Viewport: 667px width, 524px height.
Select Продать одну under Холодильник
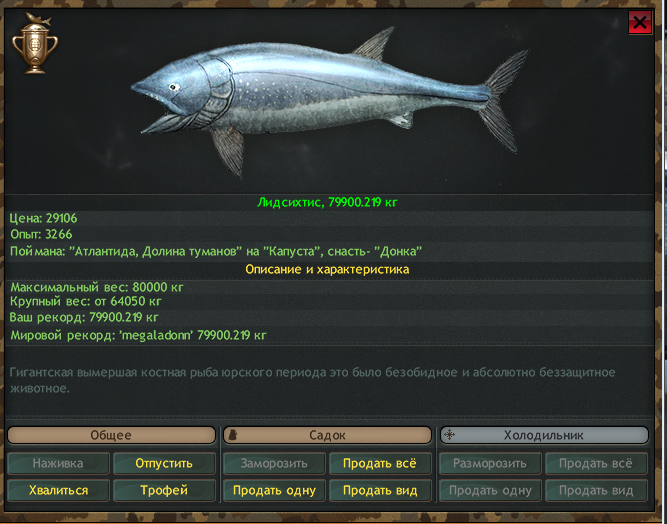(x=490, y=490)
